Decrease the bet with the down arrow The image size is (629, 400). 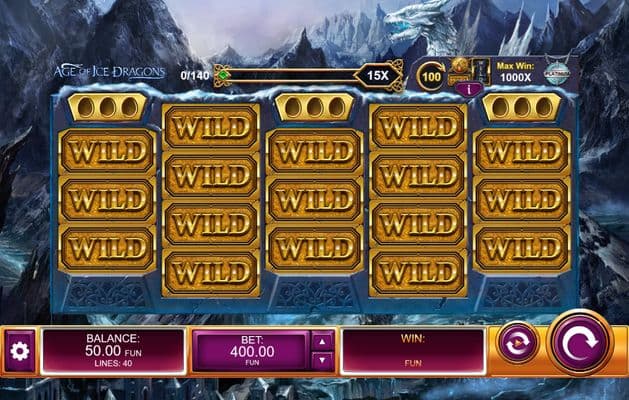(323, 362)
